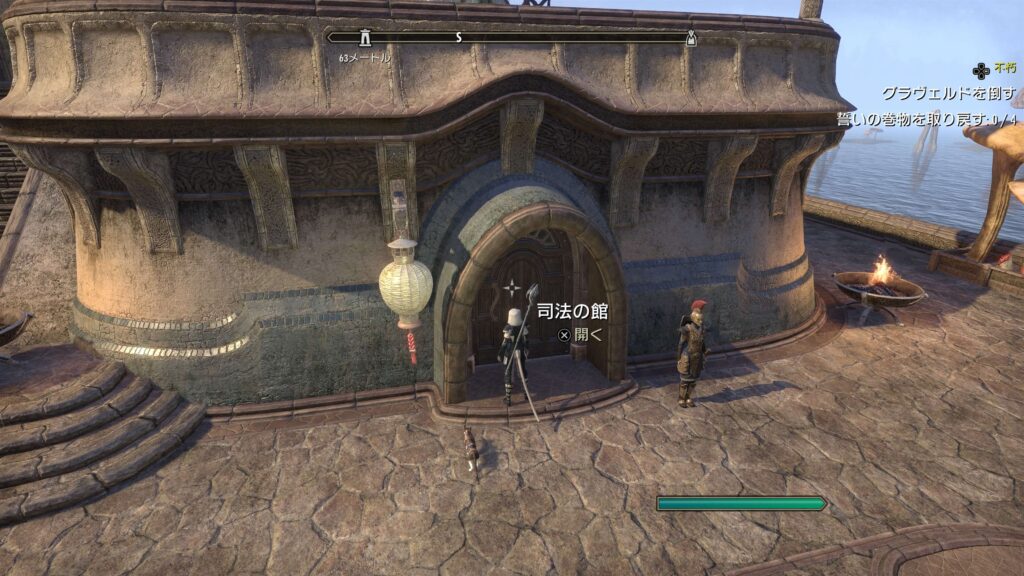
Task: Select the グラヴェルドを倒す quest tracker title
Action: tap(948, 94)
